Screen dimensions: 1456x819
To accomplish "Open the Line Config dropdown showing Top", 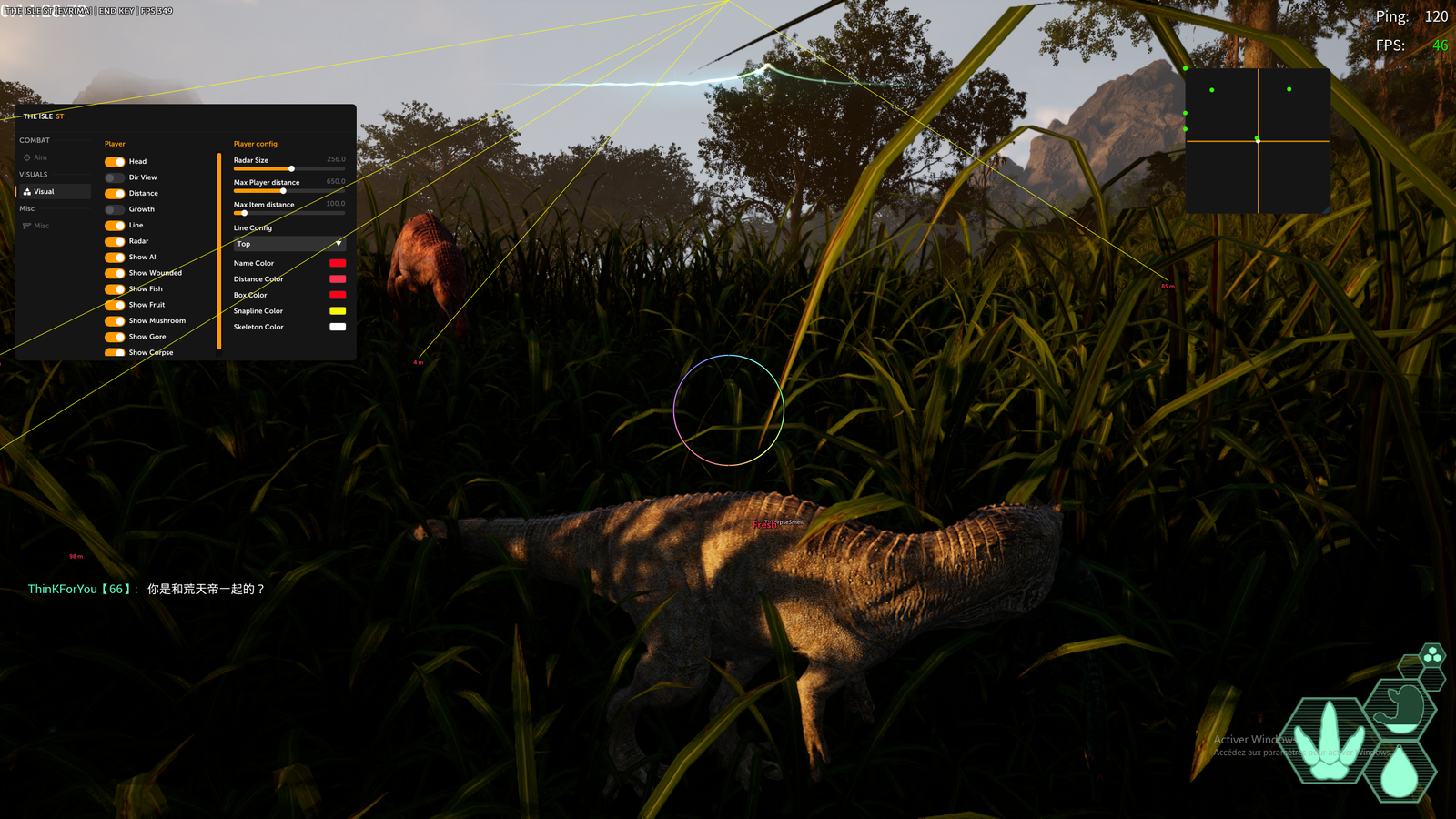I will tap(289, 244).
